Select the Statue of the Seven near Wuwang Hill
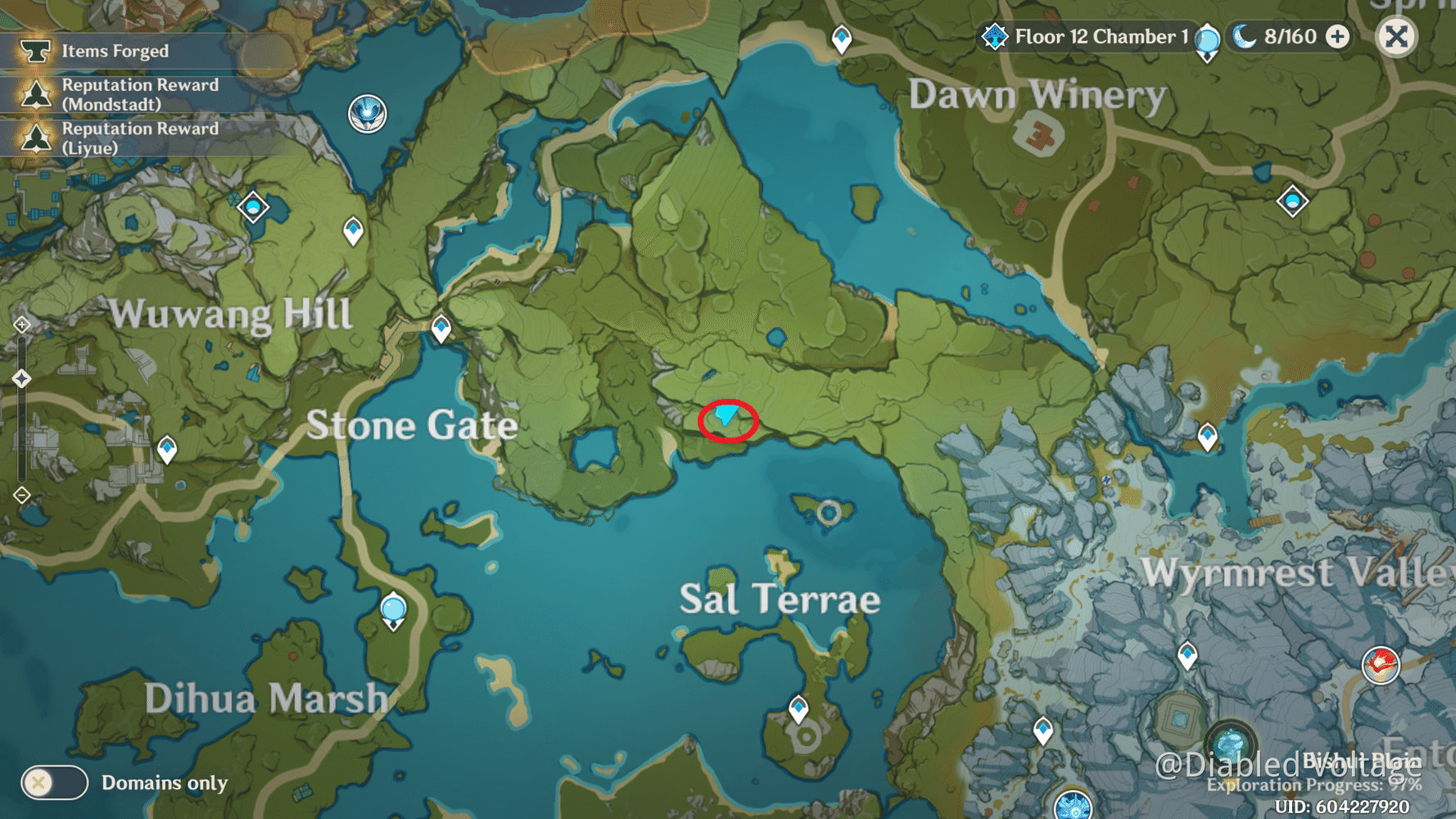The image size is (1456, 819). [x=368, y=114]
